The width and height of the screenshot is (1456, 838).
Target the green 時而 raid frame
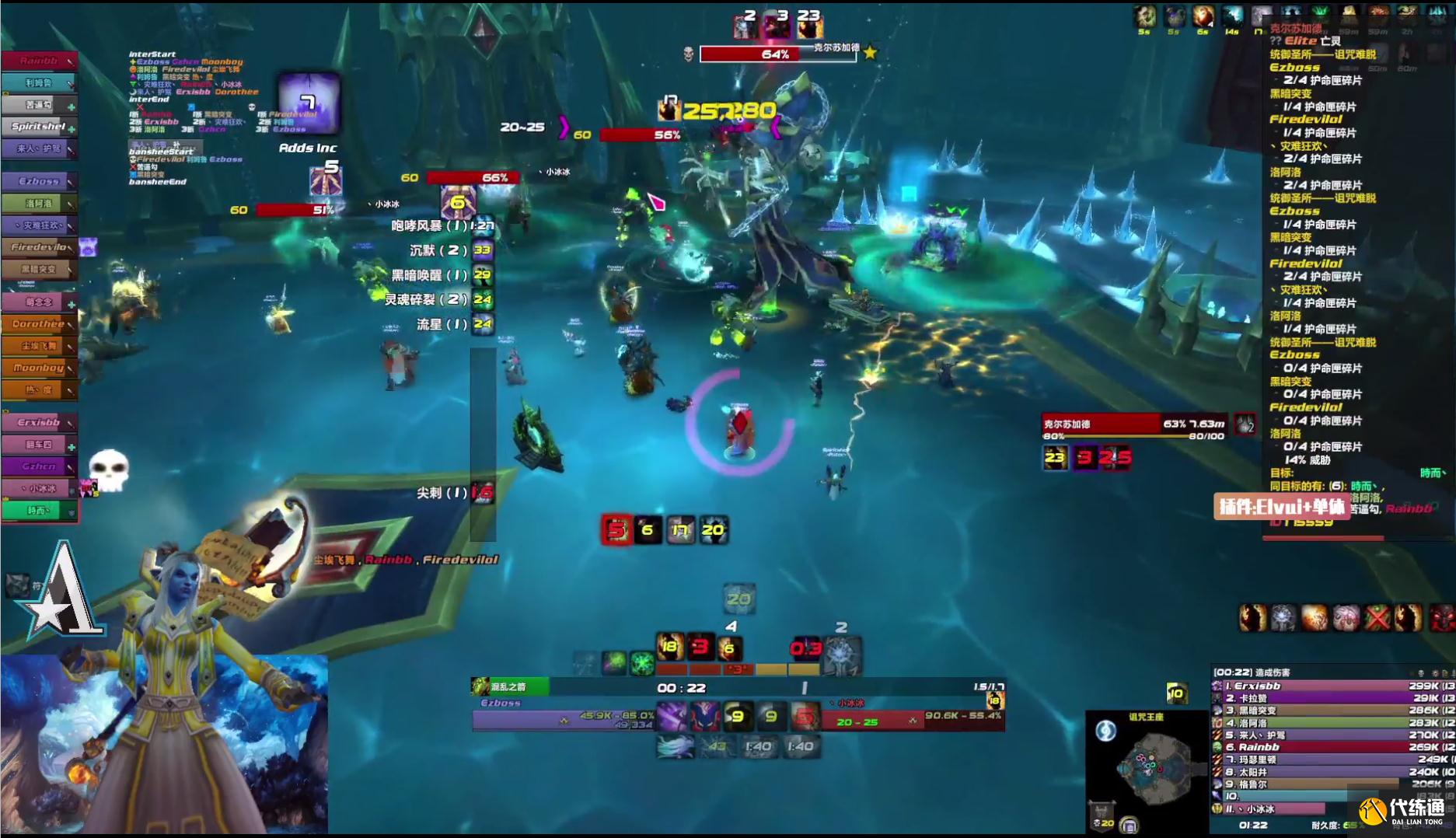pos(39,511)
